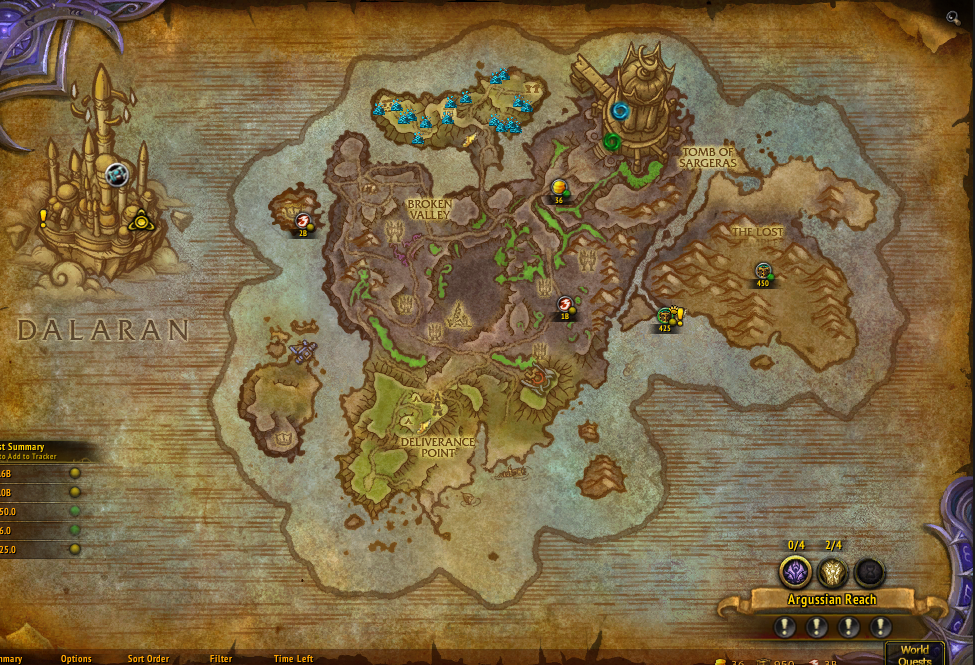The image size is (975, 665).
Task: Open the Filter menu
Action: point(221,659)
